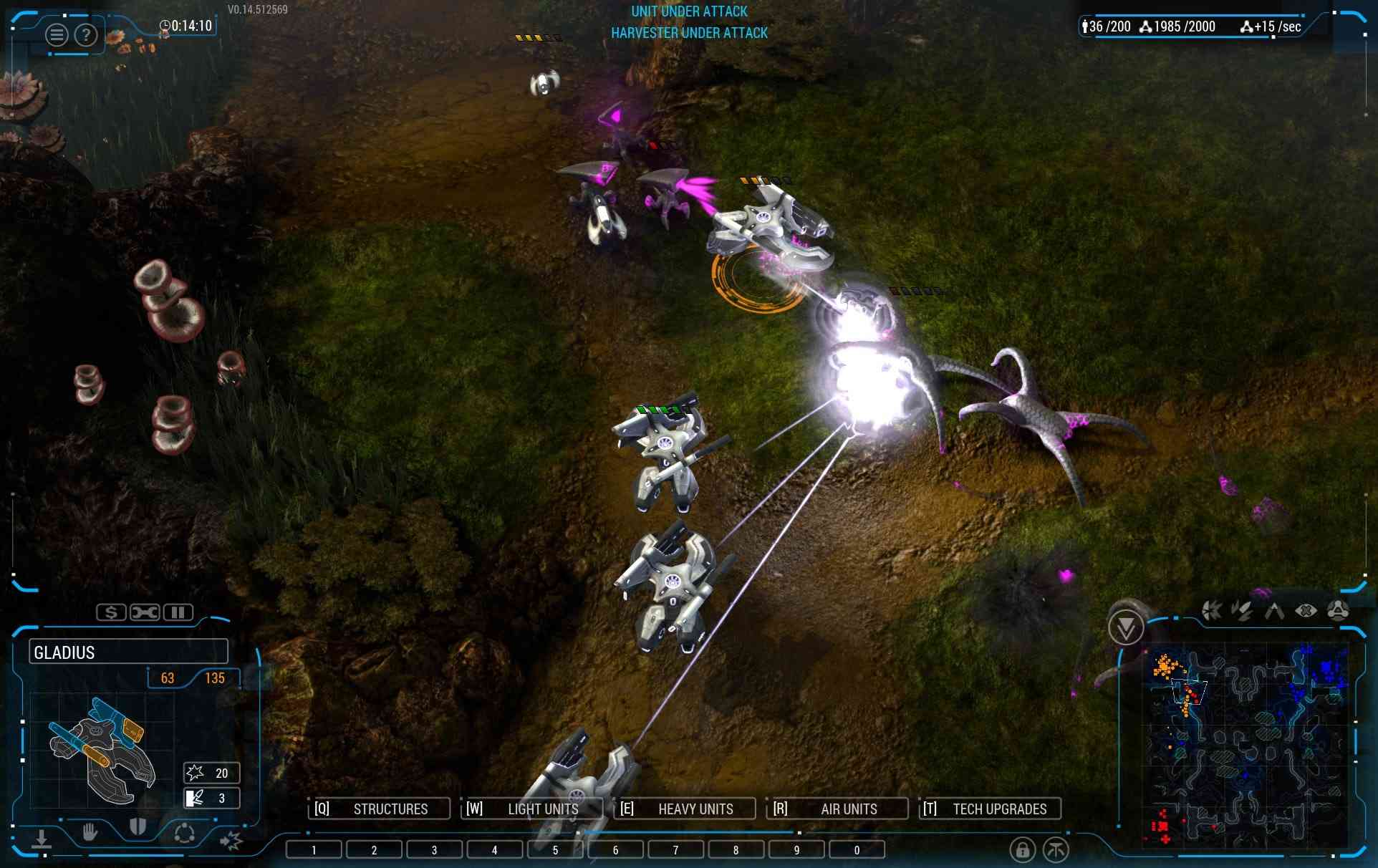Open the Structures build category
The width and height of the screenshot is (1378, 868).
[x=380, y=809]
